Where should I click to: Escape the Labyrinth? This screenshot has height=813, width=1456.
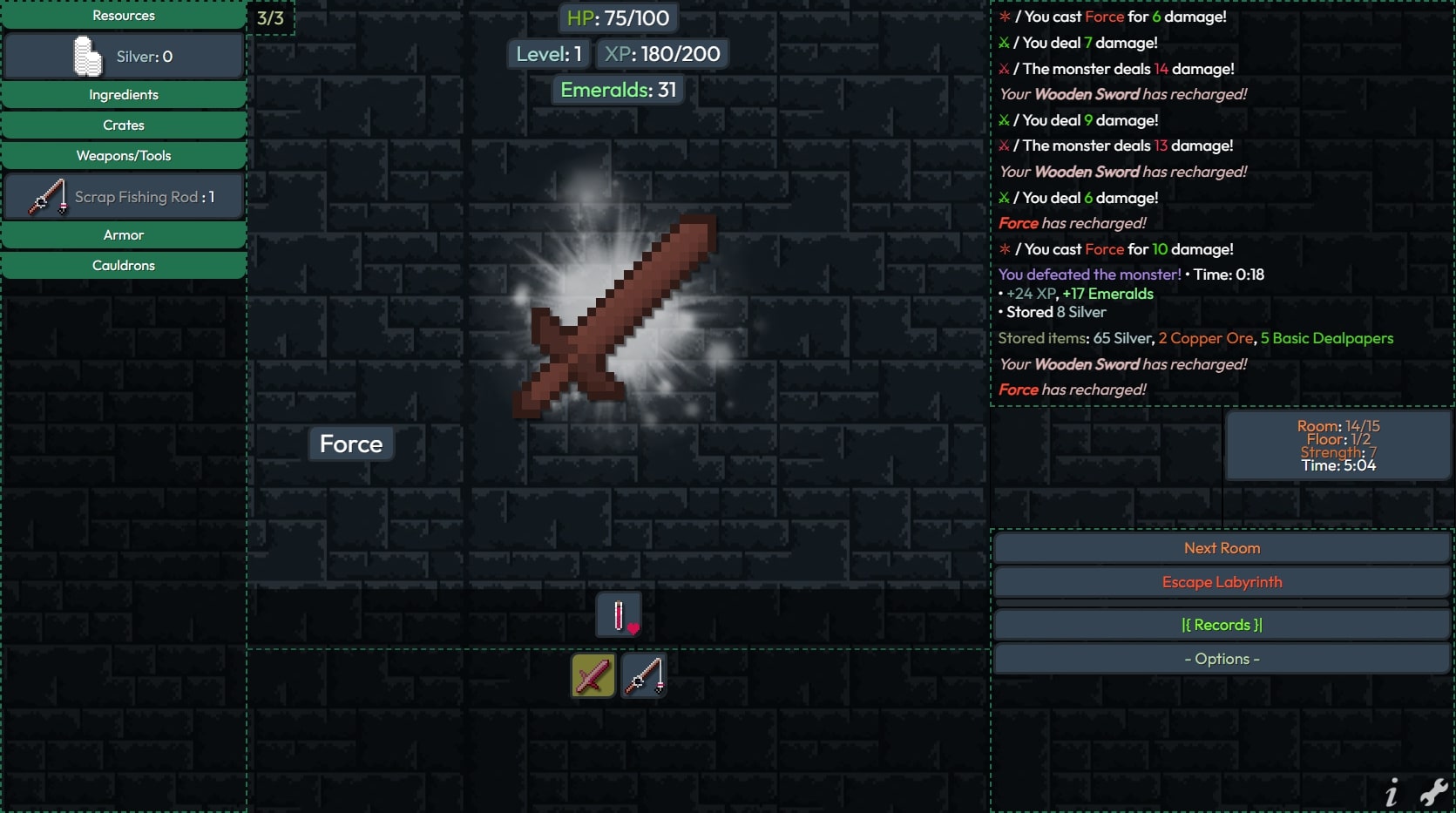pos(1222,582)
